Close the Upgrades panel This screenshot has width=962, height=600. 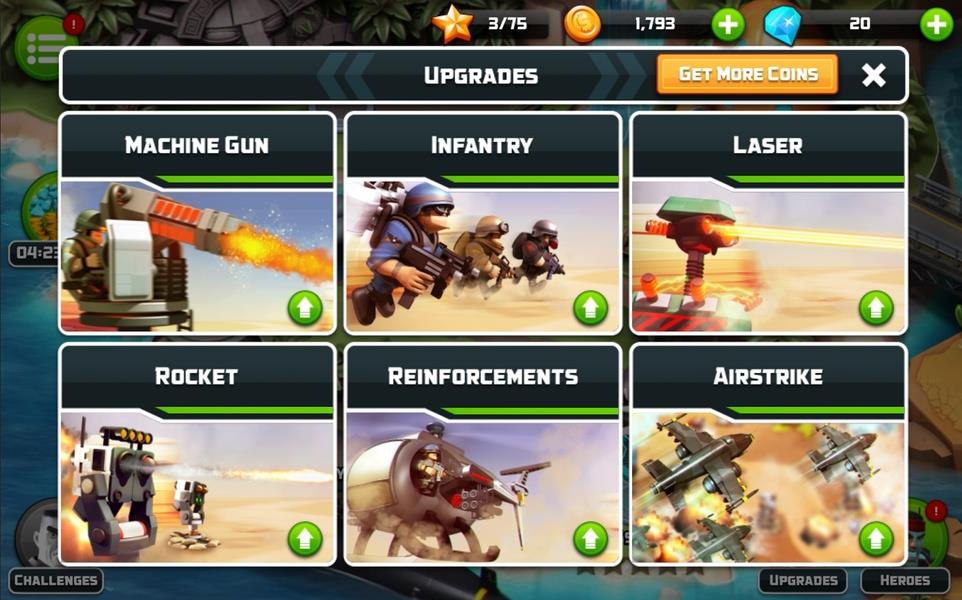pos(873,75)
